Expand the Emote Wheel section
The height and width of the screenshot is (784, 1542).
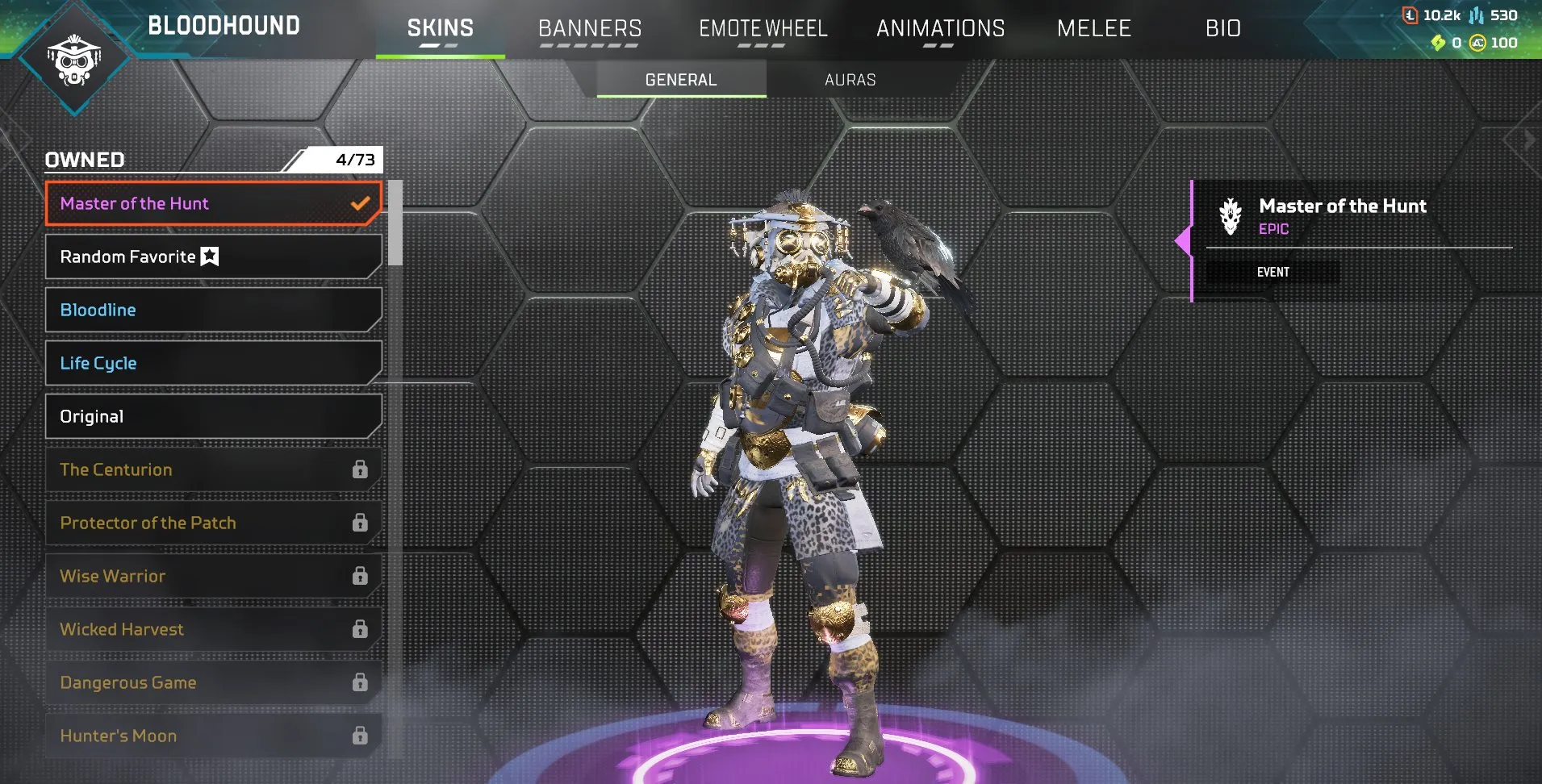coord(763,28)
